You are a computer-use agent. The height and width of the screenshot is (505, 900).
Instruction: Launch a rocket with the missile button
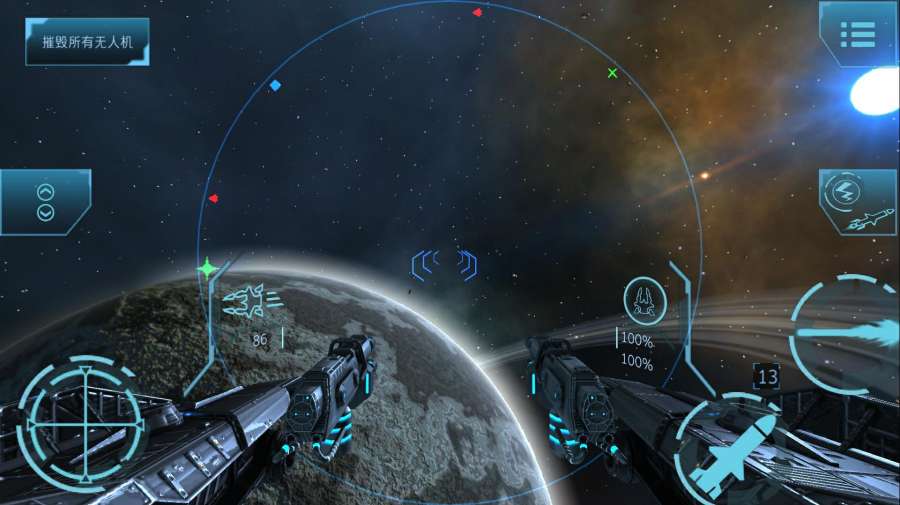click(735, 453)
